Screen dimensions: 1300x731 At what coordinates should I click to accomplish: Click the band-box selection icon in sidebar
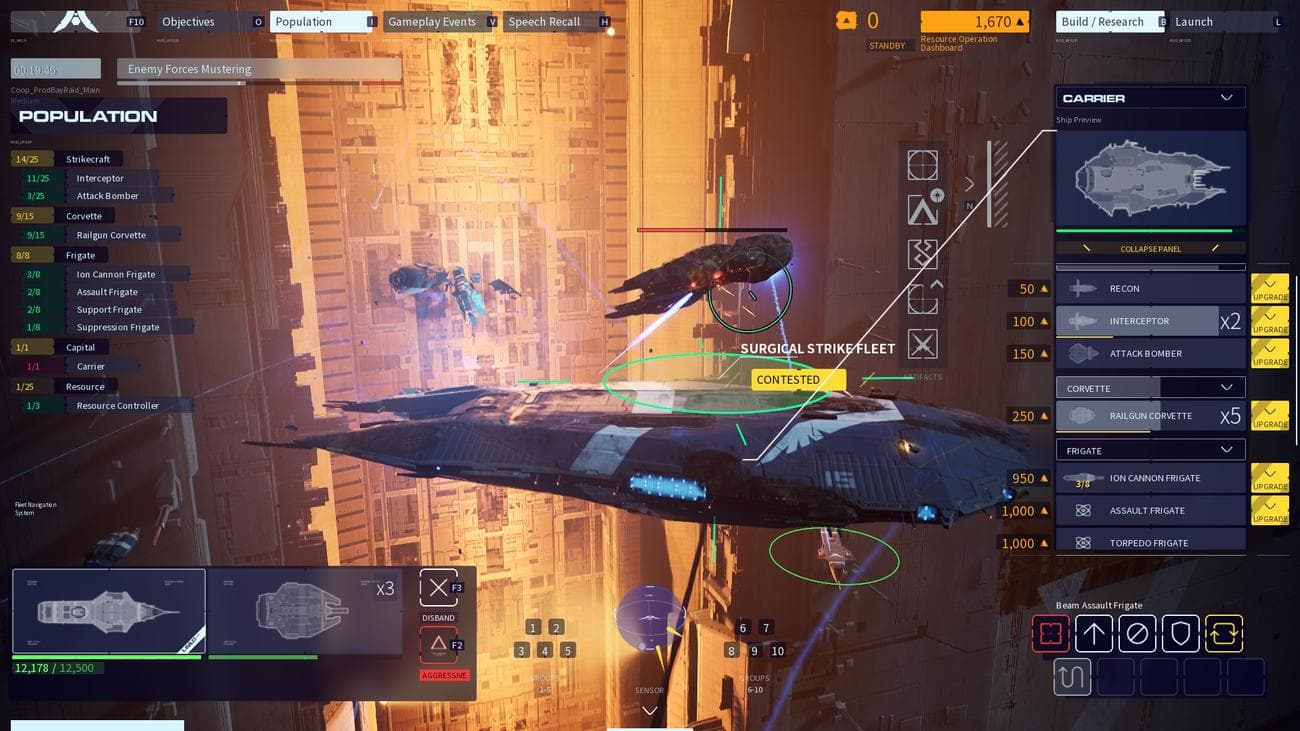pos(922,165)
